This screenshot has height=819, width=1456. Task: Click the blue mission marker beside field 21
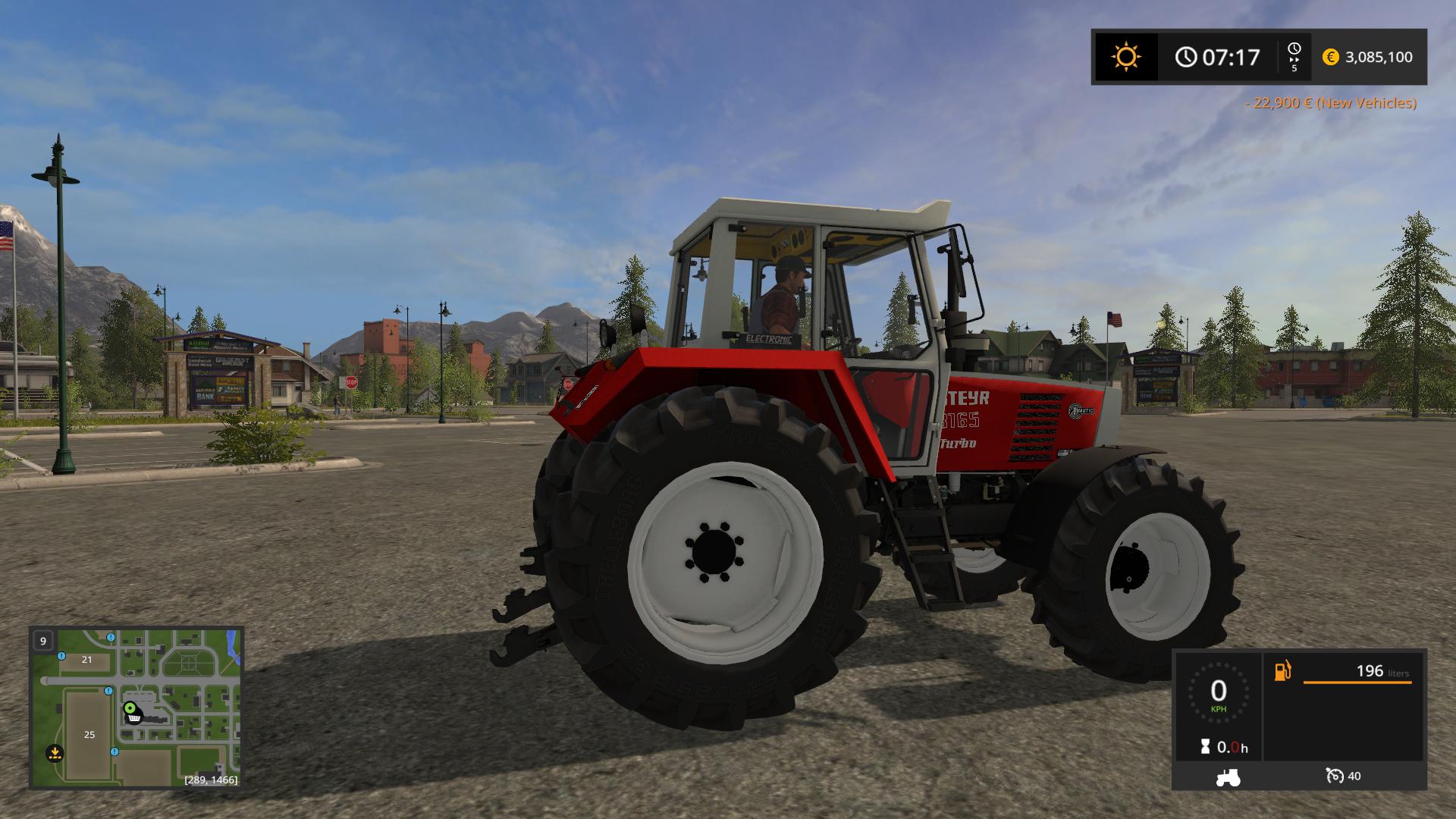click(x=61, y=656)
